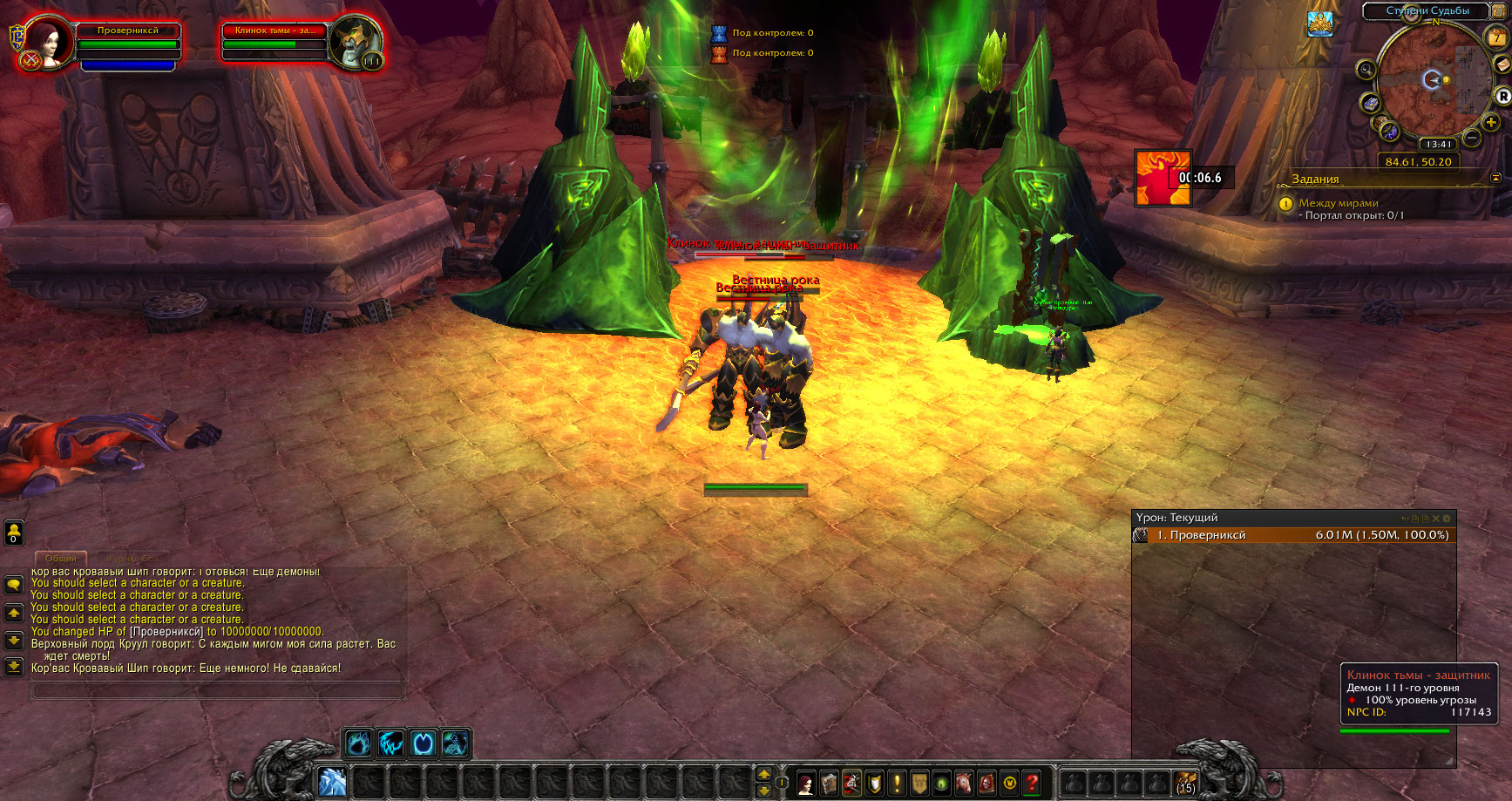Close the Урон: Текущий damage meter window
The width and height of the screenshot is (1512, 801).
(1436, 519)
